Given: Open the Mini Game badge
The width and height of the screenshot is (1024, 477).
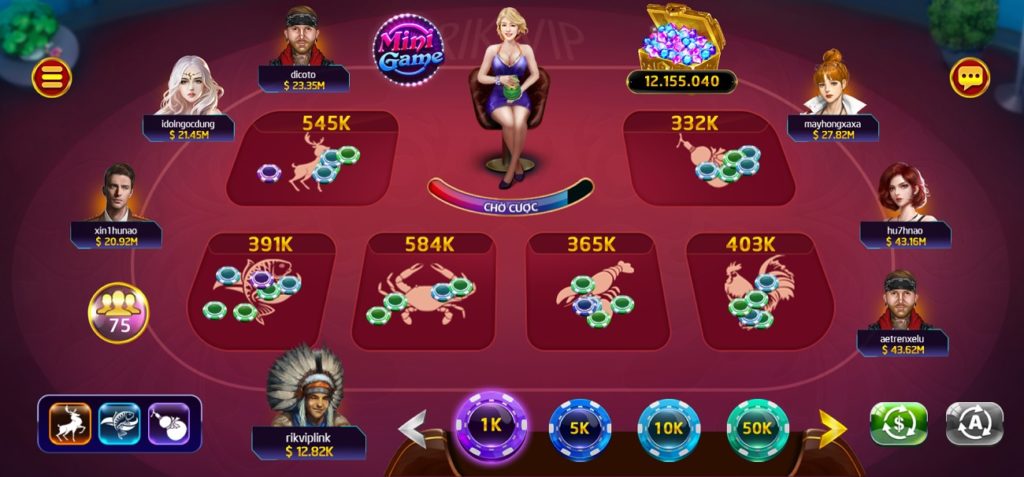Looking at the screenshot, I should tap(408, 49).
